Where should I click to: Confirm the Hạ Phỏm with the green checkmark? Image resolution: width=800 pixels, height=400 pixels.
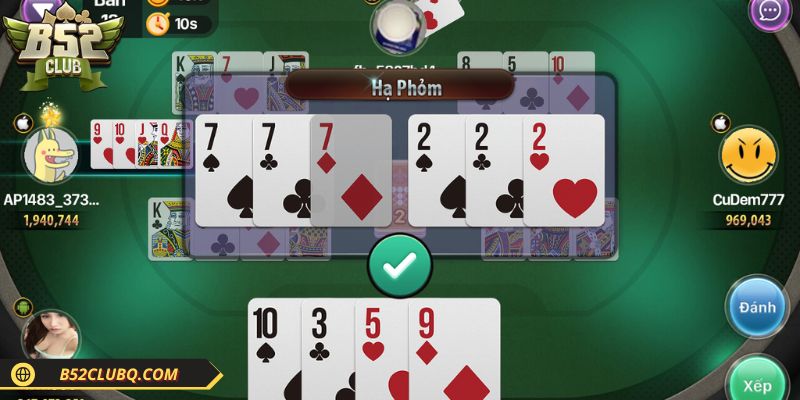(400, 265)
